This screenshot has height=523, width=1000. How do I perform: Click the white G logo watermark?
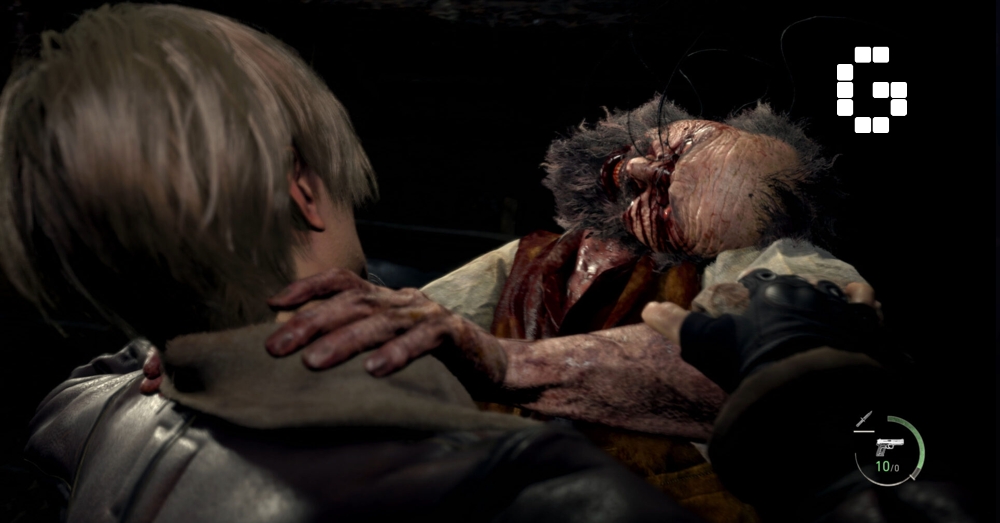point(871,90)
